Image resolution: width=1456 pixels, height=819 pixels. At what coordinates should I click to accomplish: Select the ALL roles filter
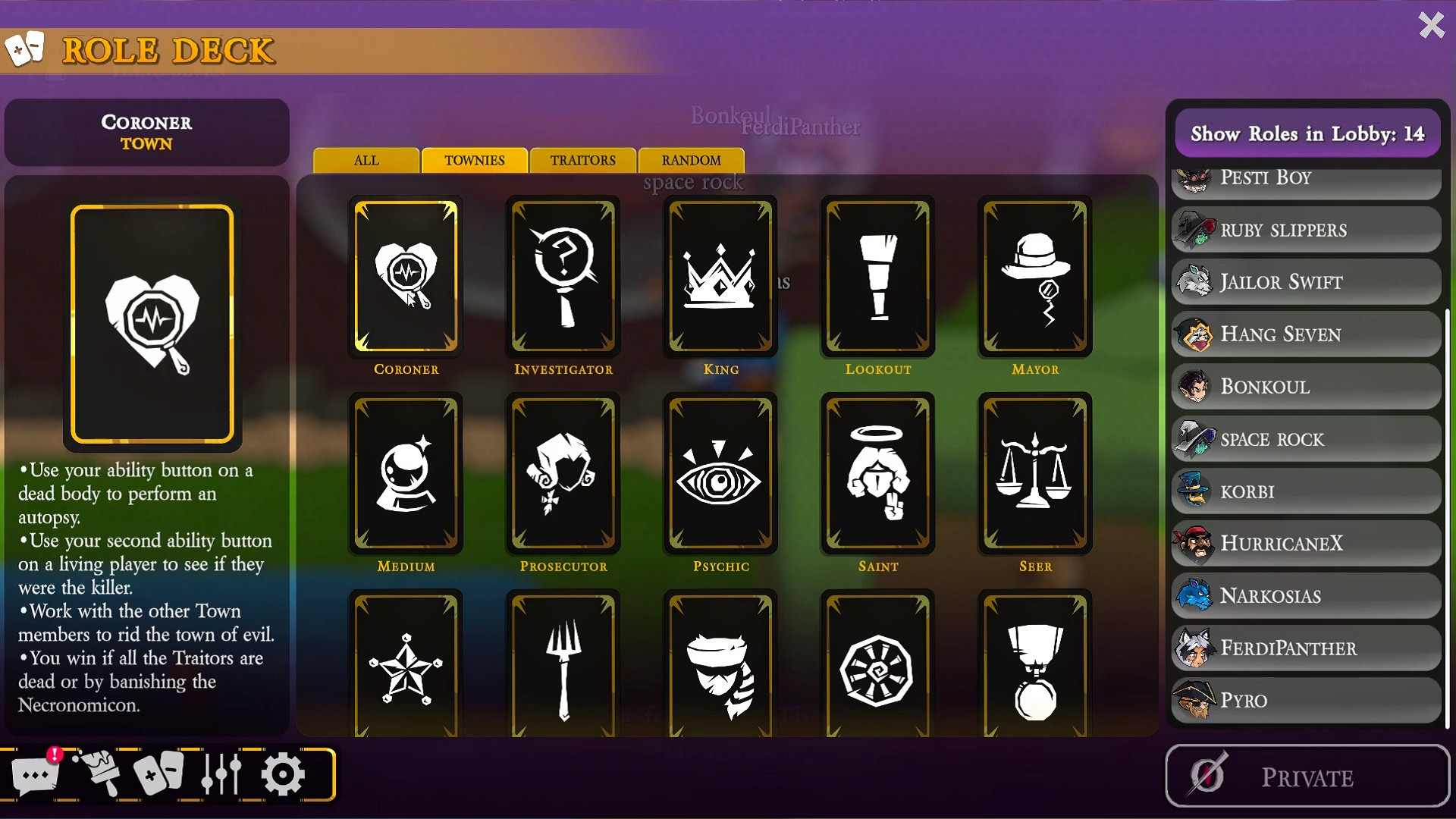(366, 160)
